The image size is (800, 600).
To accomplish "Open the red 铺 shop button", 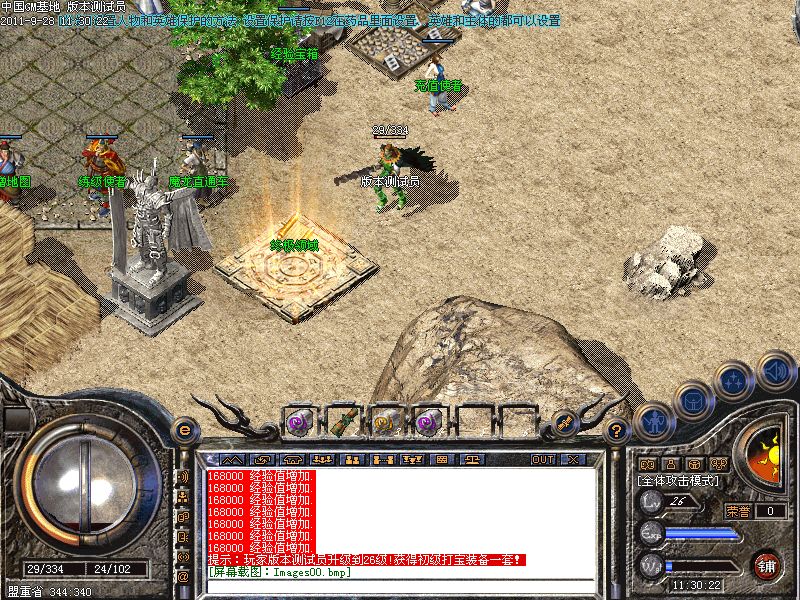I will [767, 565].
